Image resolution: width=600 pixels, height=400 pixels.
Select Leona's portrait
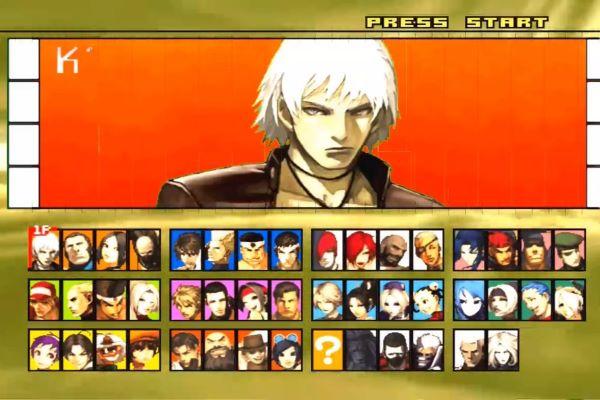tap(471, 249)
